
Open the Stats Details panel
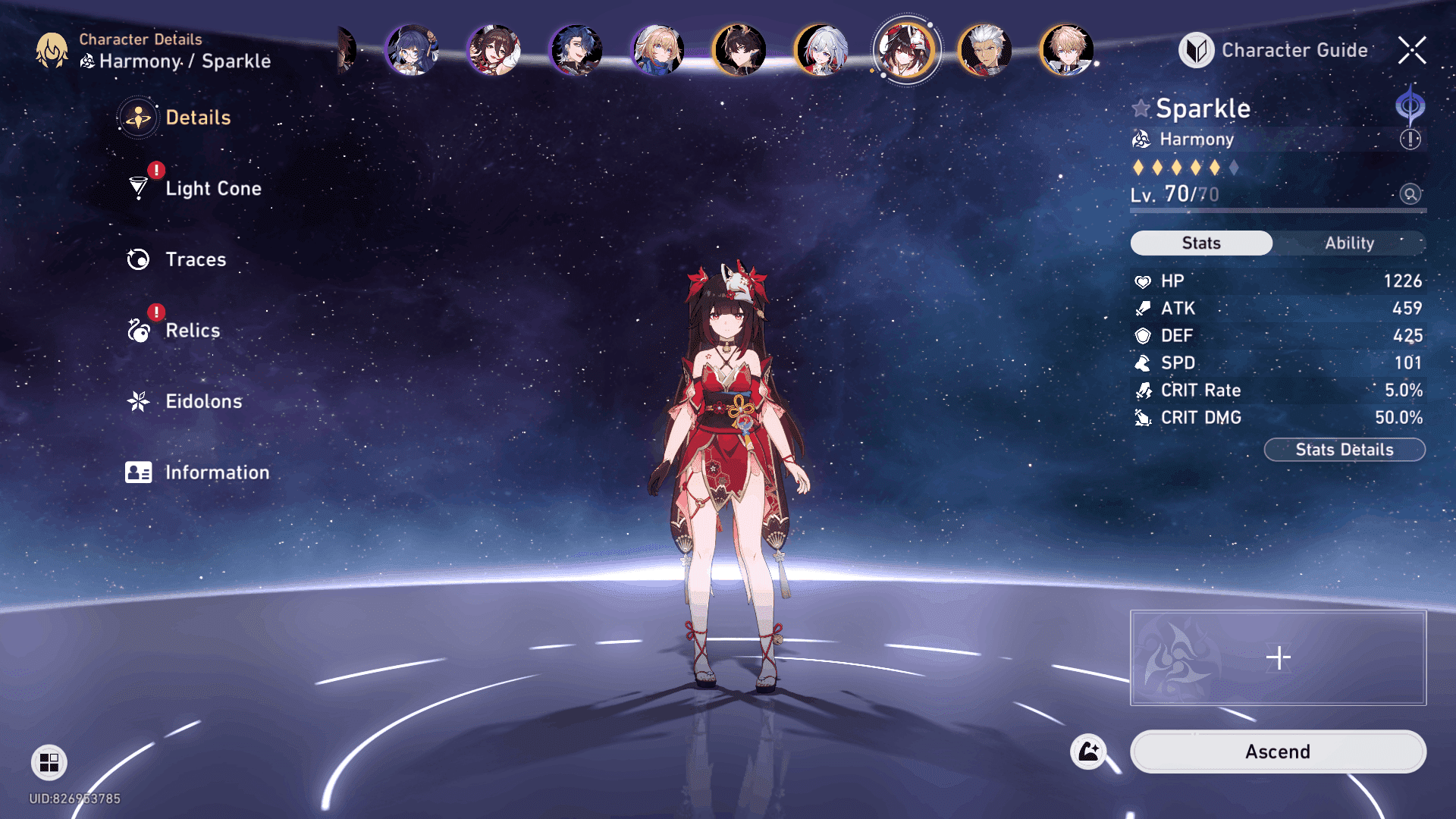pos(1344,450)
